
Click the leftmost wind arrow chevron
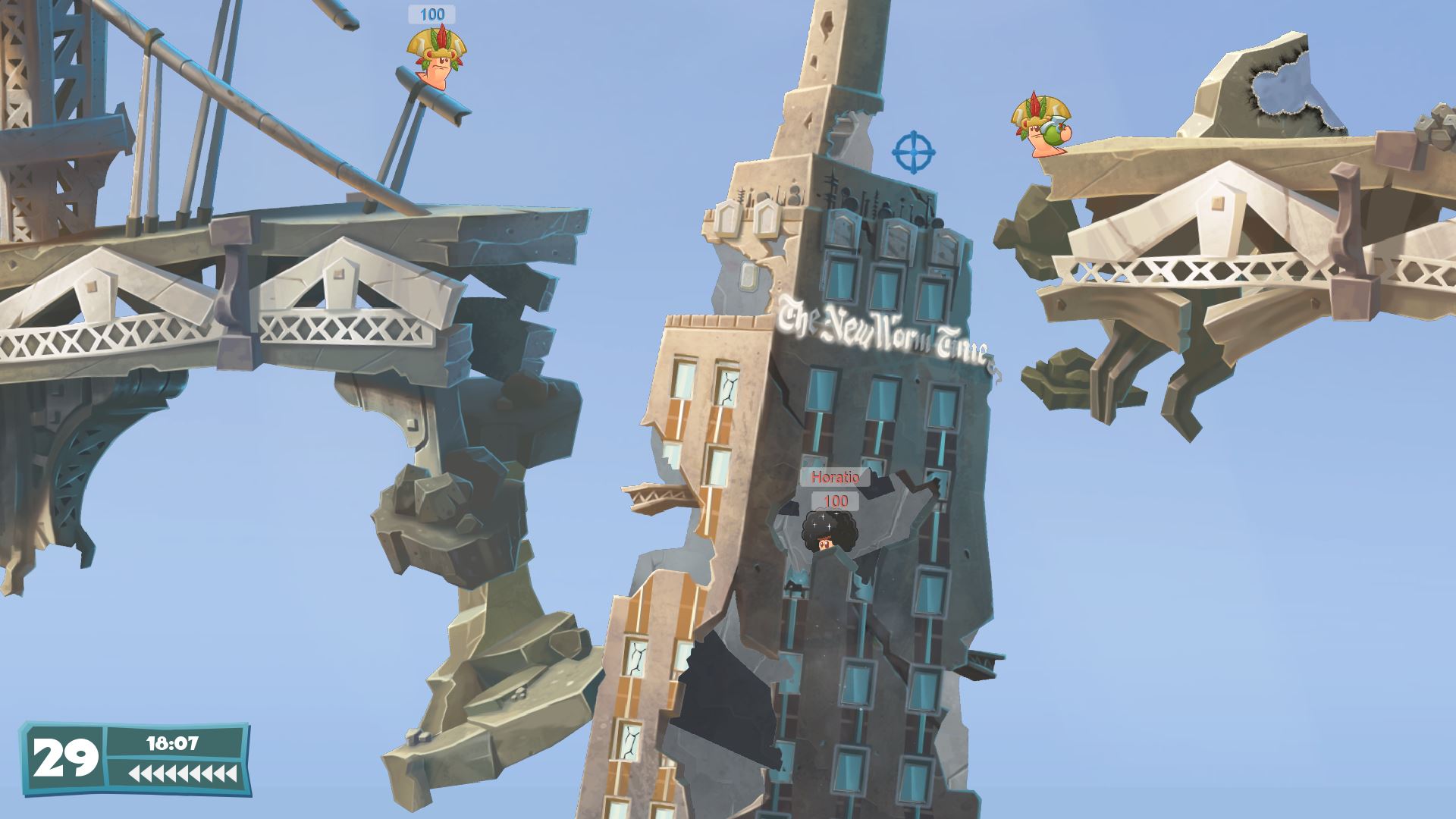pyautogui.click(x=135, y=773)
